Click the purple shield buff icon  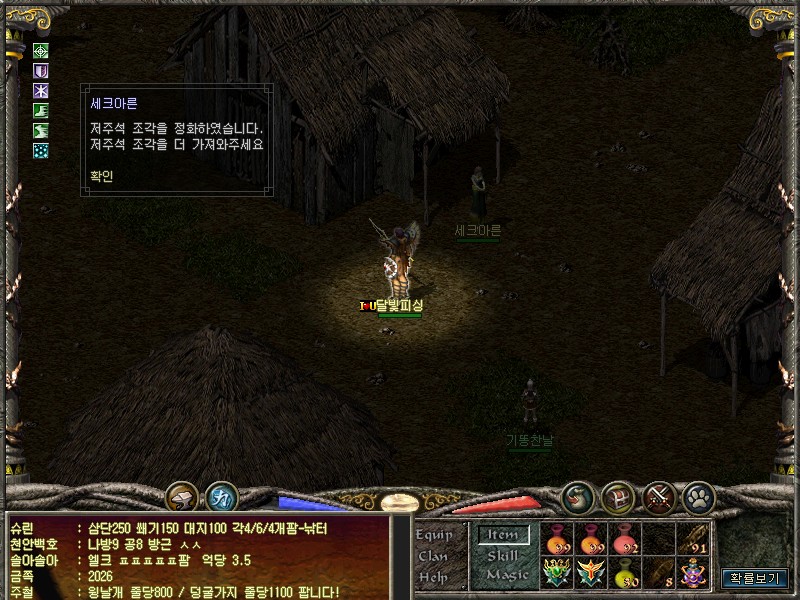click(x=41, y=71)
